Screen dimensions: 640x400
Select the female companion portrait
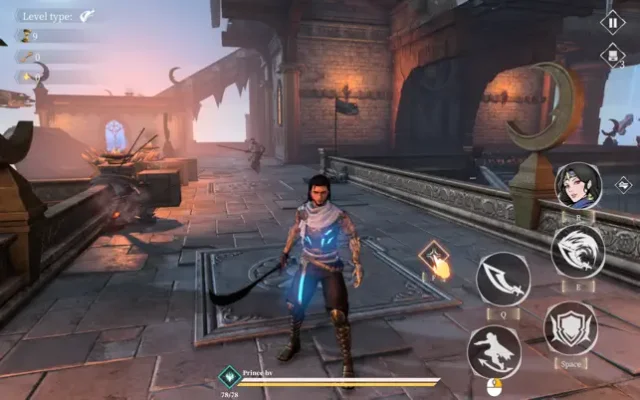[577, 186]
